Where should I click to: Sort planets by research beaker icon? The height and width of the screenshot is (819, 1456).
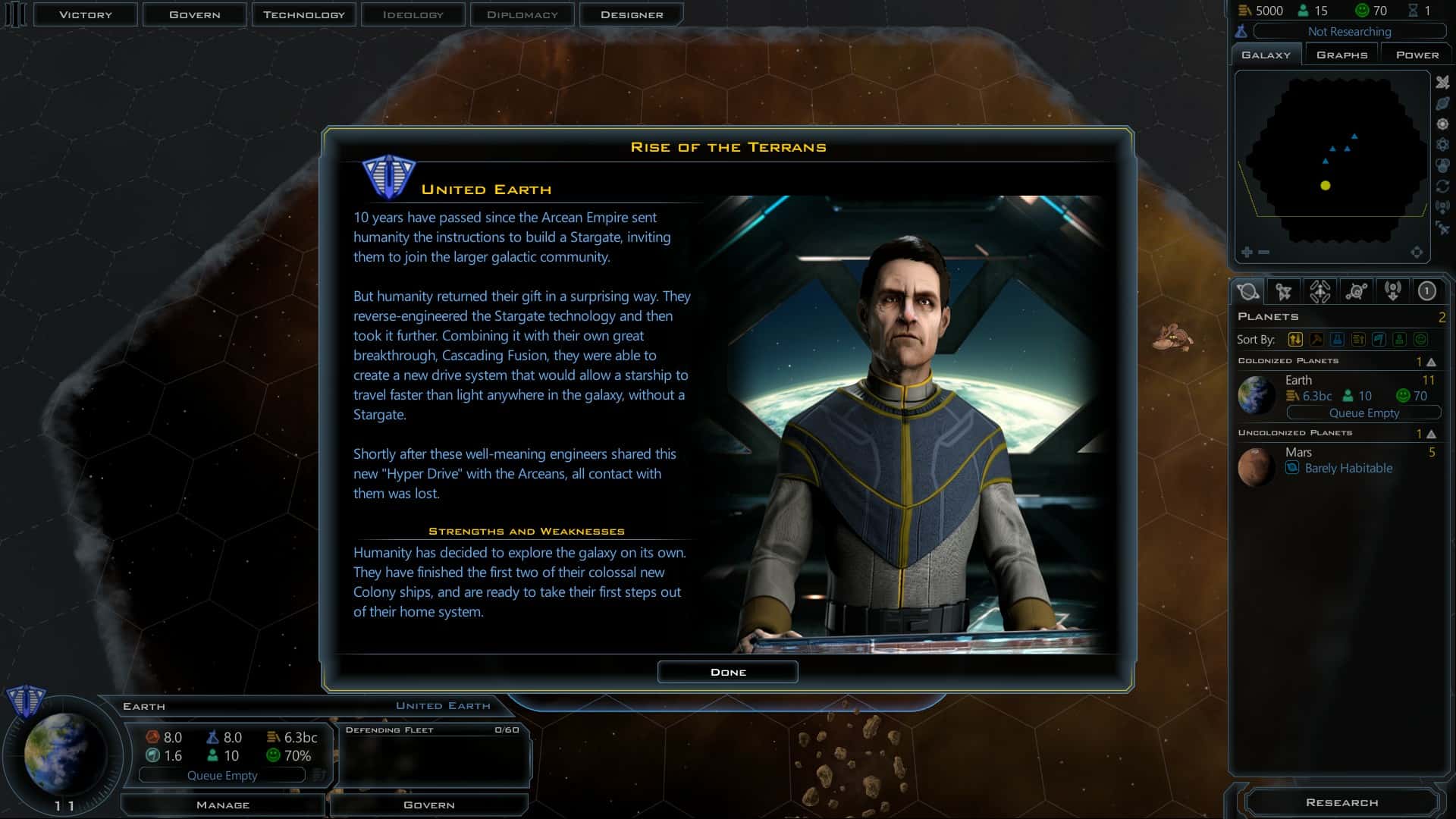[1336, 340]
